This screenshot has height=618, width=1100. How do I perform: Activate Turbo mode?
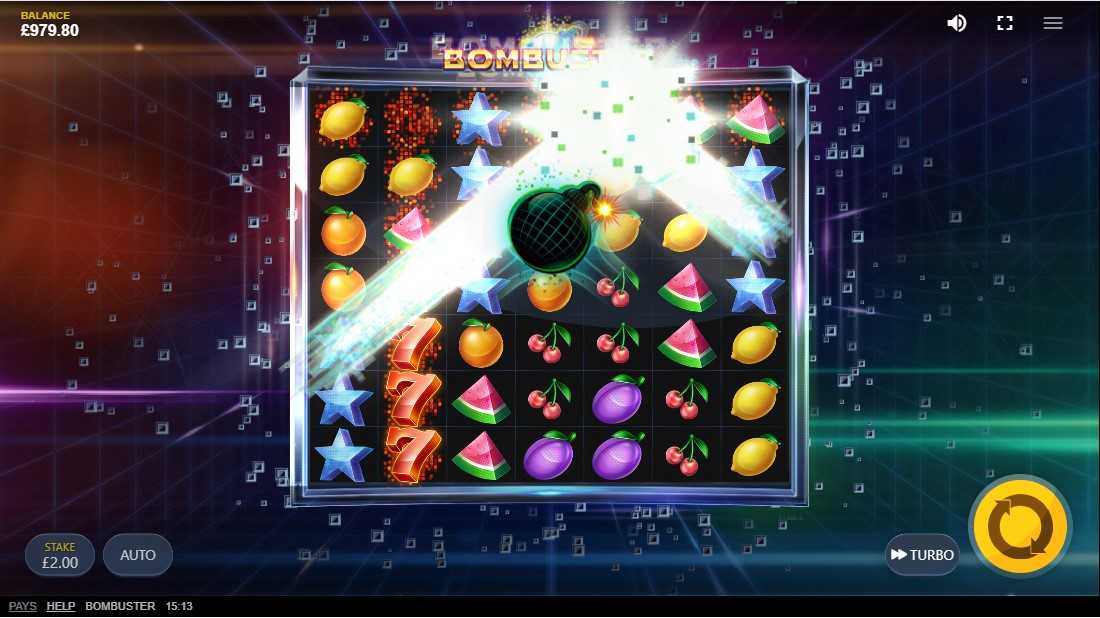922,555
